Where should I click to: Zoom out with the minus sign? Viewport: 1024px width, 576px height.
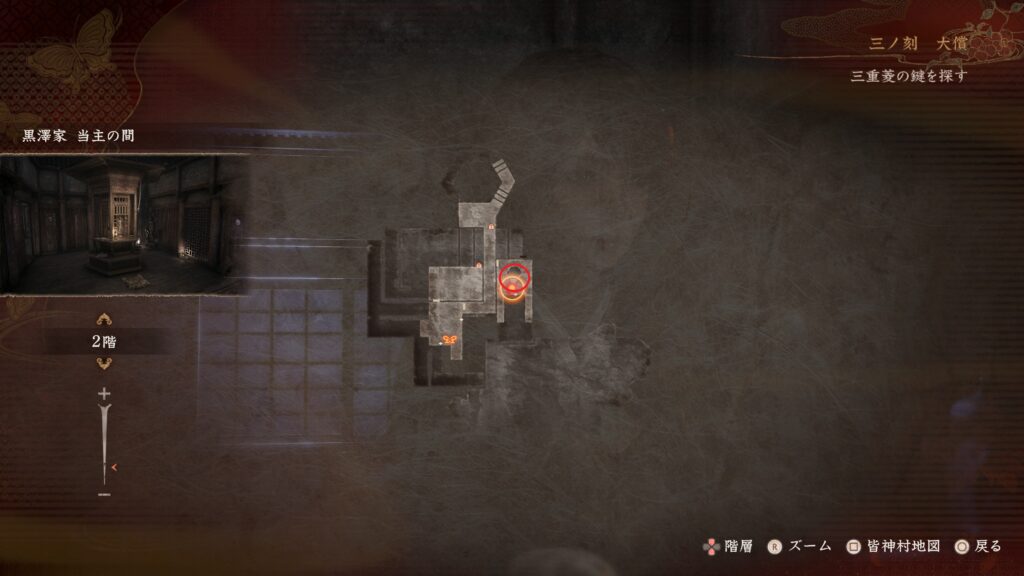click(104, 494)
